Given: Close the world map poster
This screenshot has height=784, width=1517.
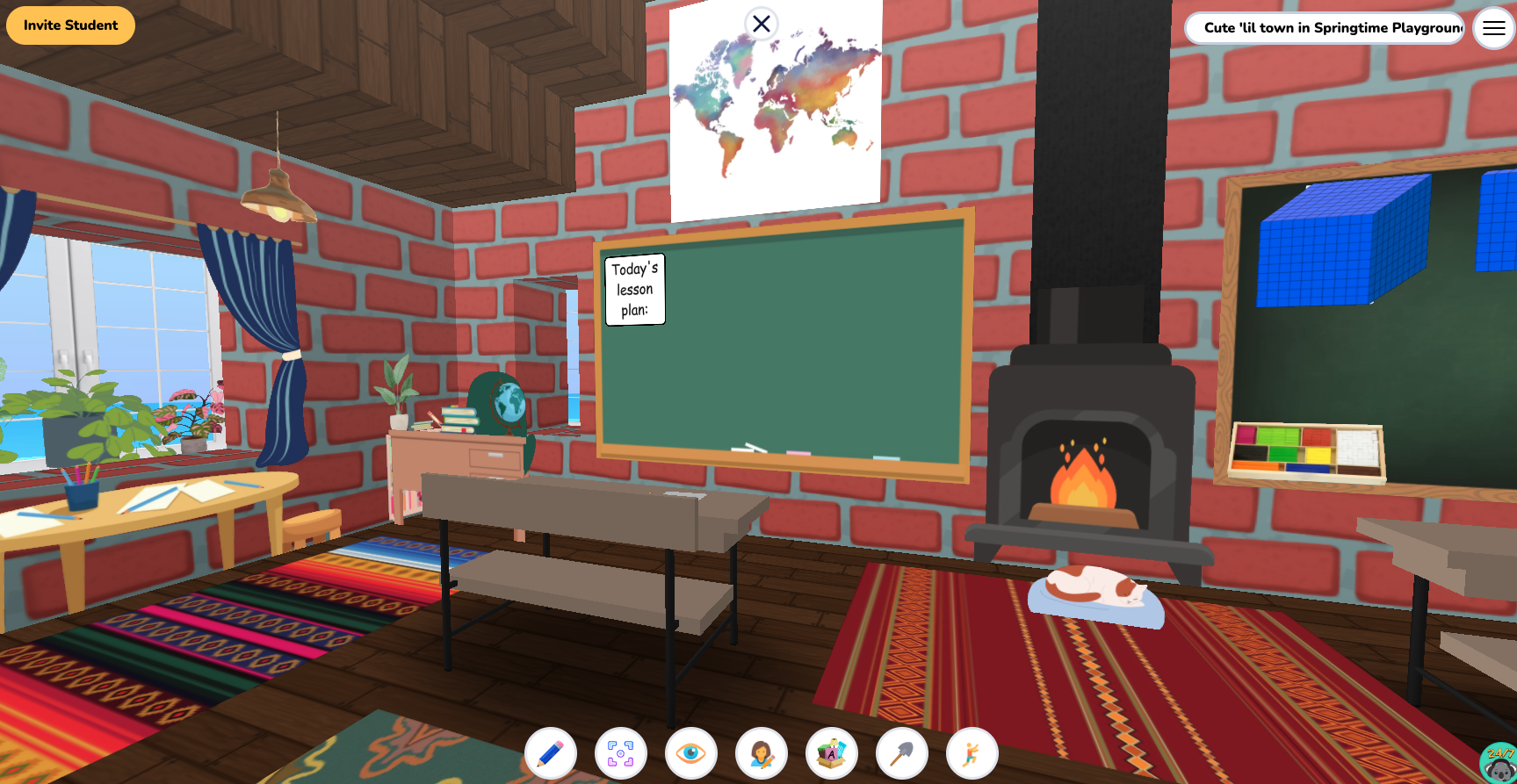Looking at the screenshot, I should pos(761,24).
